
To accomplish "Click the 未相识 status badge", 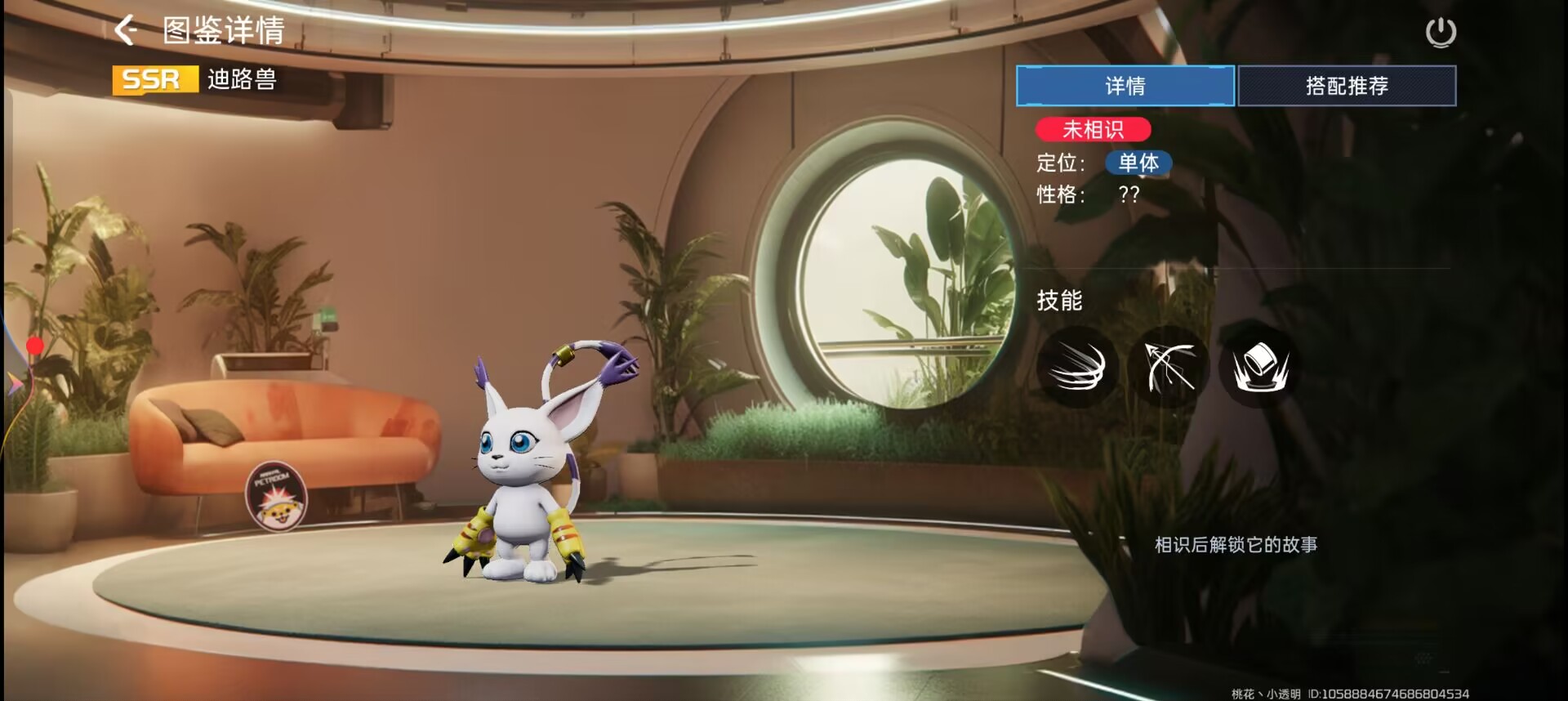I will click(x=1093, y=129).
